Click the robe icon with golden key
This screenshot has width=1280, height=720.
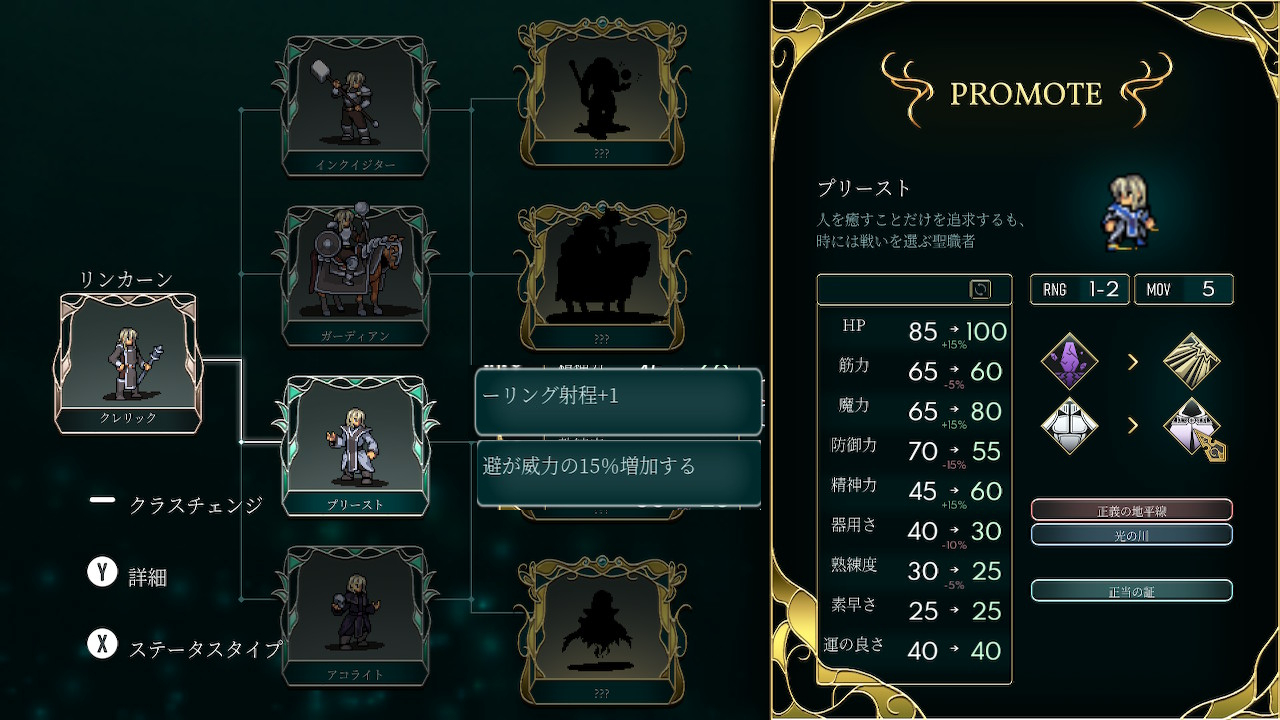click(1195, 427)
